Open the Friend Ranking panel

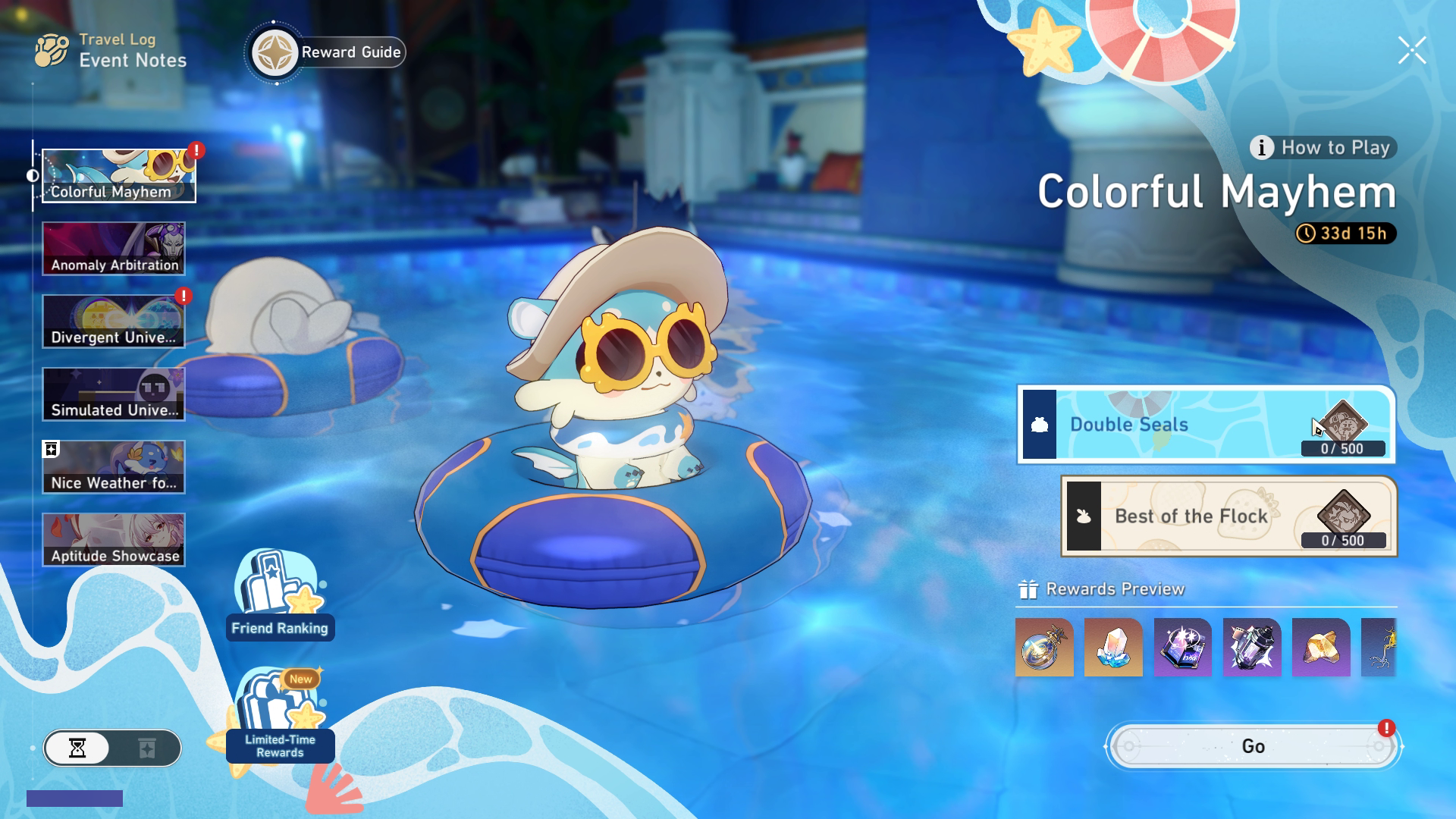[280, 599]
